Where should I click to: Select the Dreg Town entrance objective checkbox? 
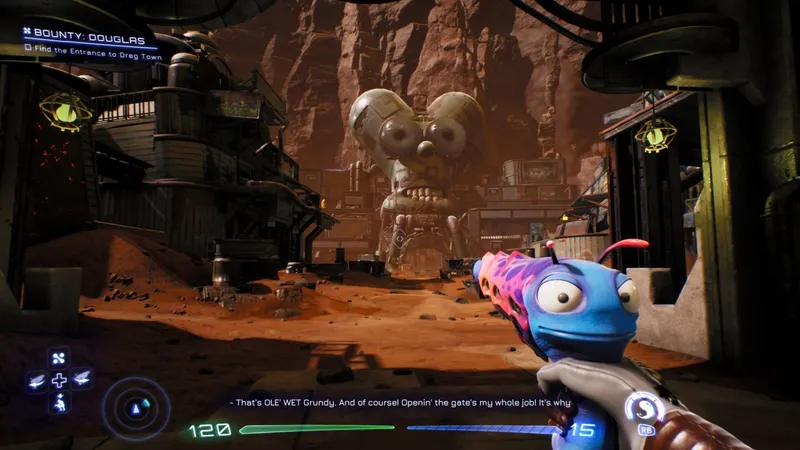(x=27, y=47)
